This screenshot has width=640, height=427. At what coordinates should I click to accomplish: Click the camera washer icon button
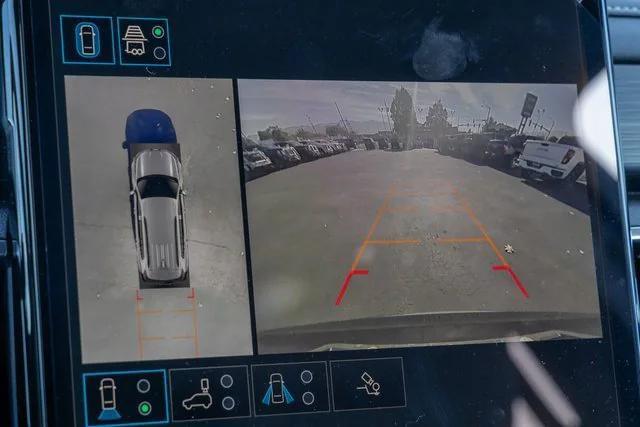[367, 385]
